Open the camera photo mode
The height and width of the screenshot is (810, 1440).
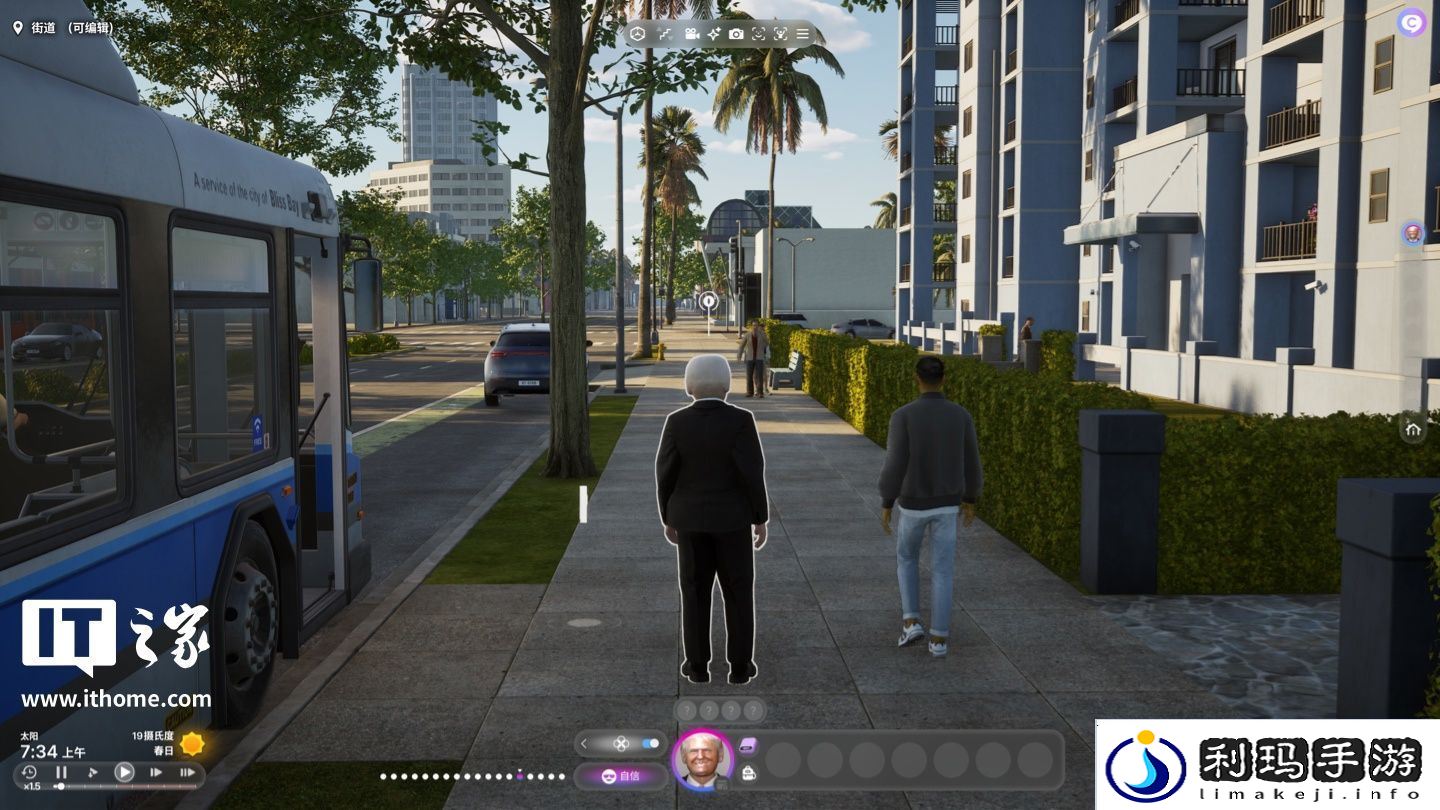click(x=736, y=34)
